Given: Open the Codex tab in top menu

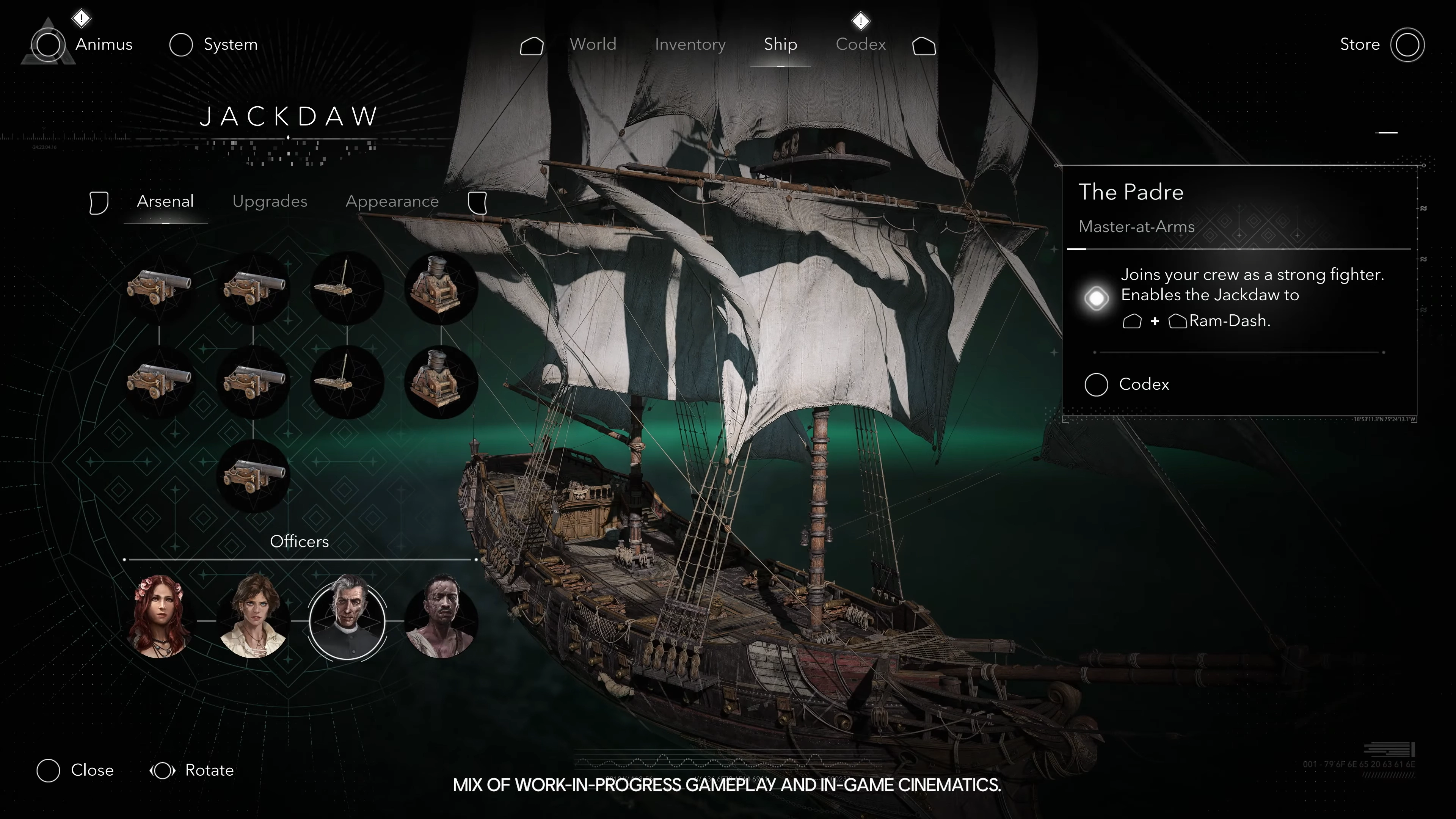Looking at the screenshot, I should coord(860,44).
